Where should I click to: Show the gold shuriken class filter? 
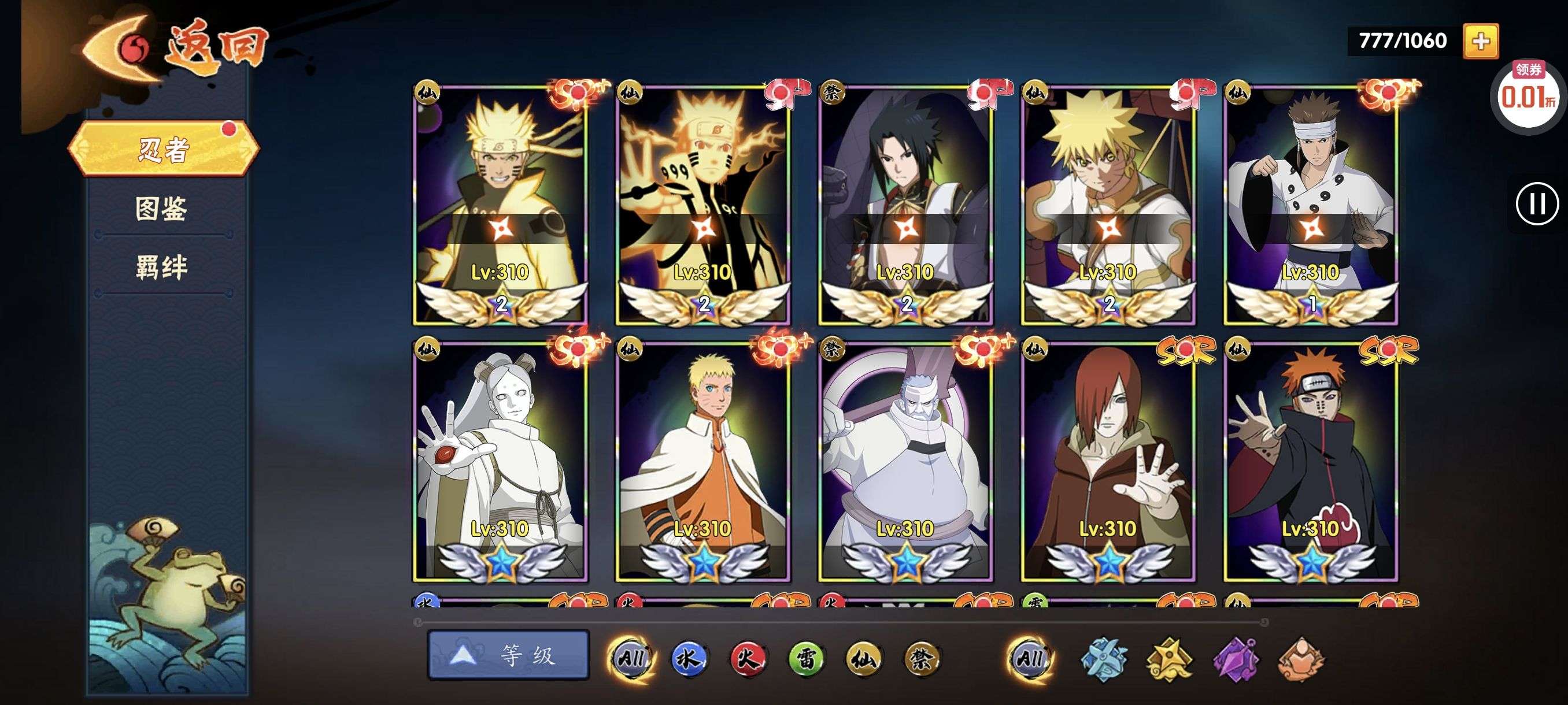coord(1169,658)
